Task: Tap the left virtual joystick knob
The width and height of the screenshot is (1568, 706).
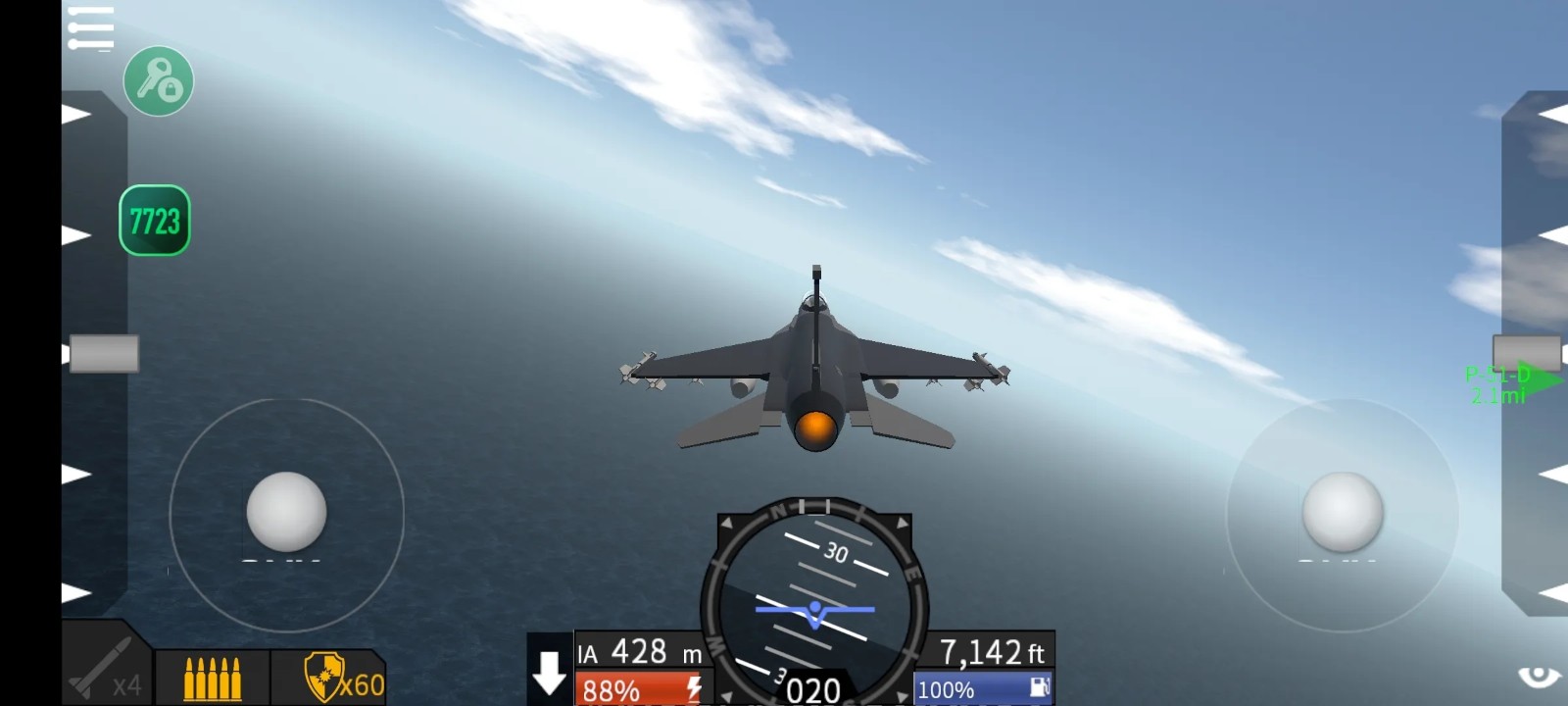Action: (x=286, y=511)
